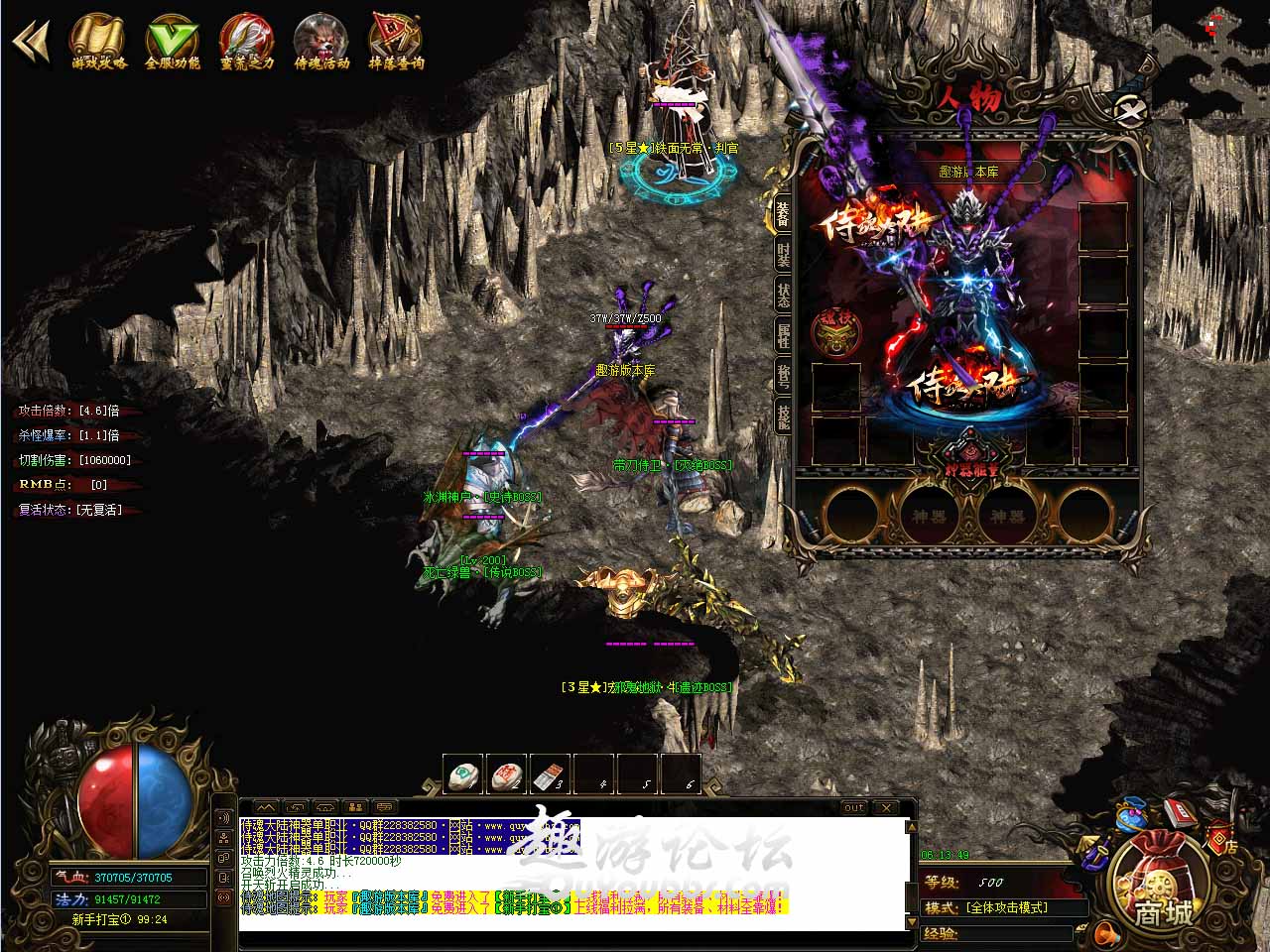Close the 人物 character panel

tap(1129, 110)
